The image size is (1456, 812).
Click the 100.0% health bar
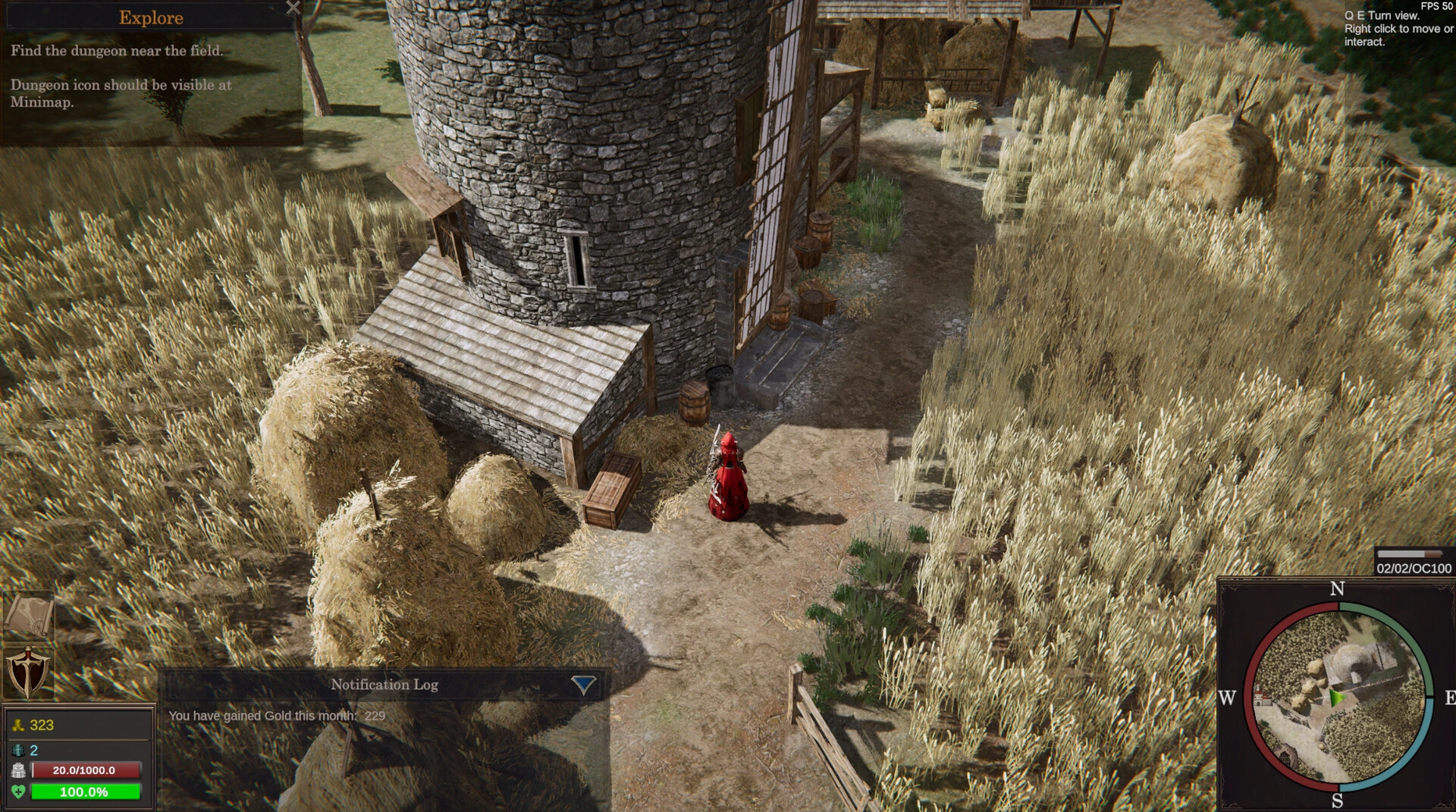pos(84,792)
